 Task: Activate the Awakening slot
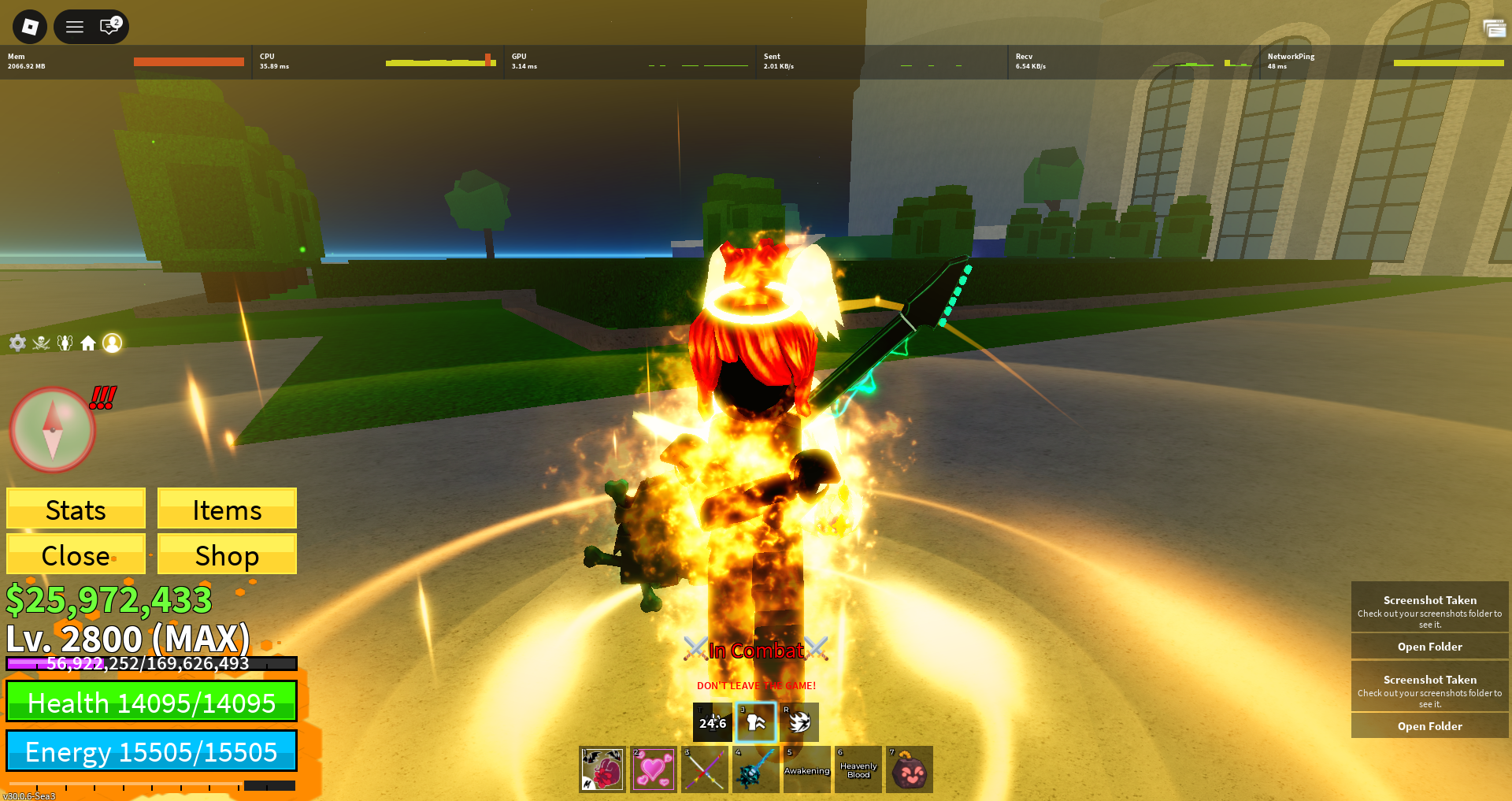point(807,769)
